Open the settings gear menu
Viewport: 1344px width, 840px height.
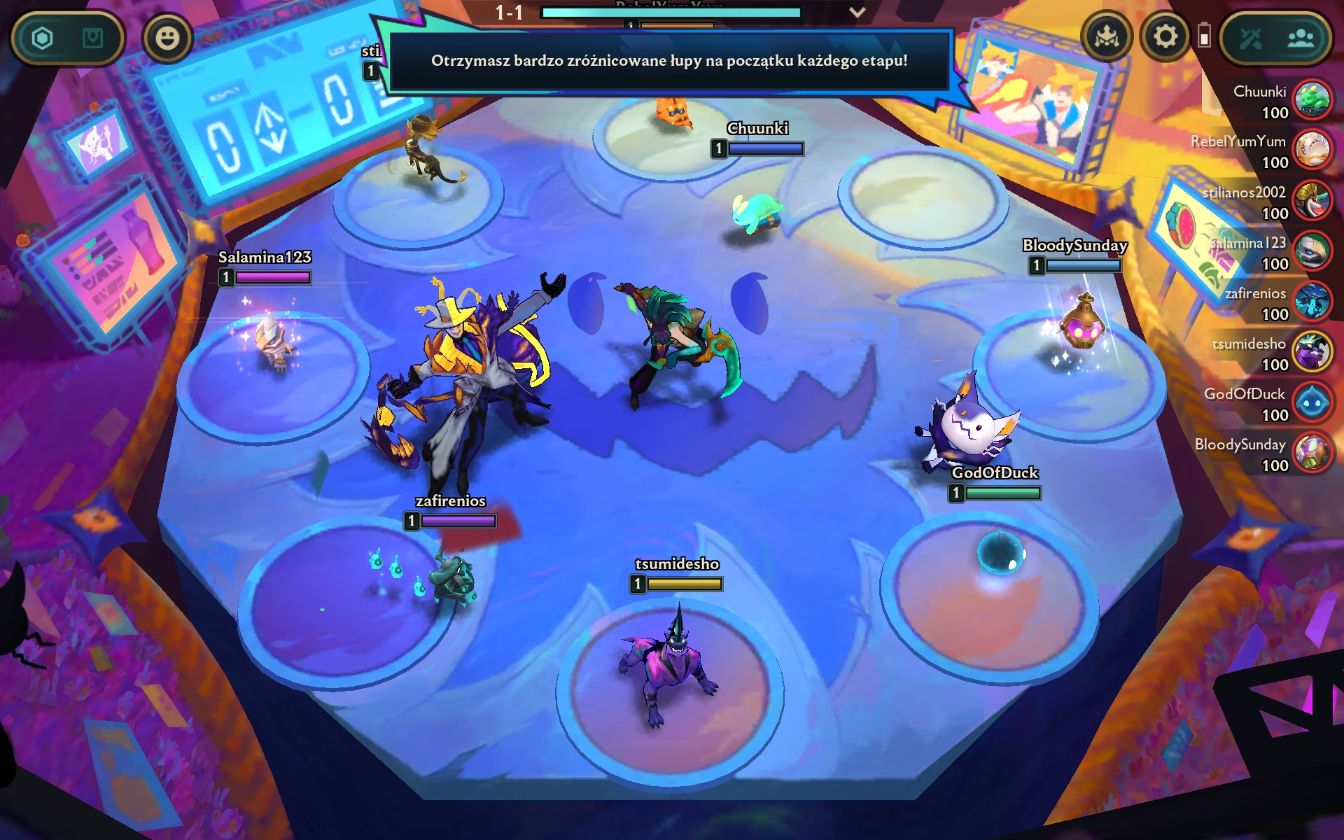[x=1165, y=38]
